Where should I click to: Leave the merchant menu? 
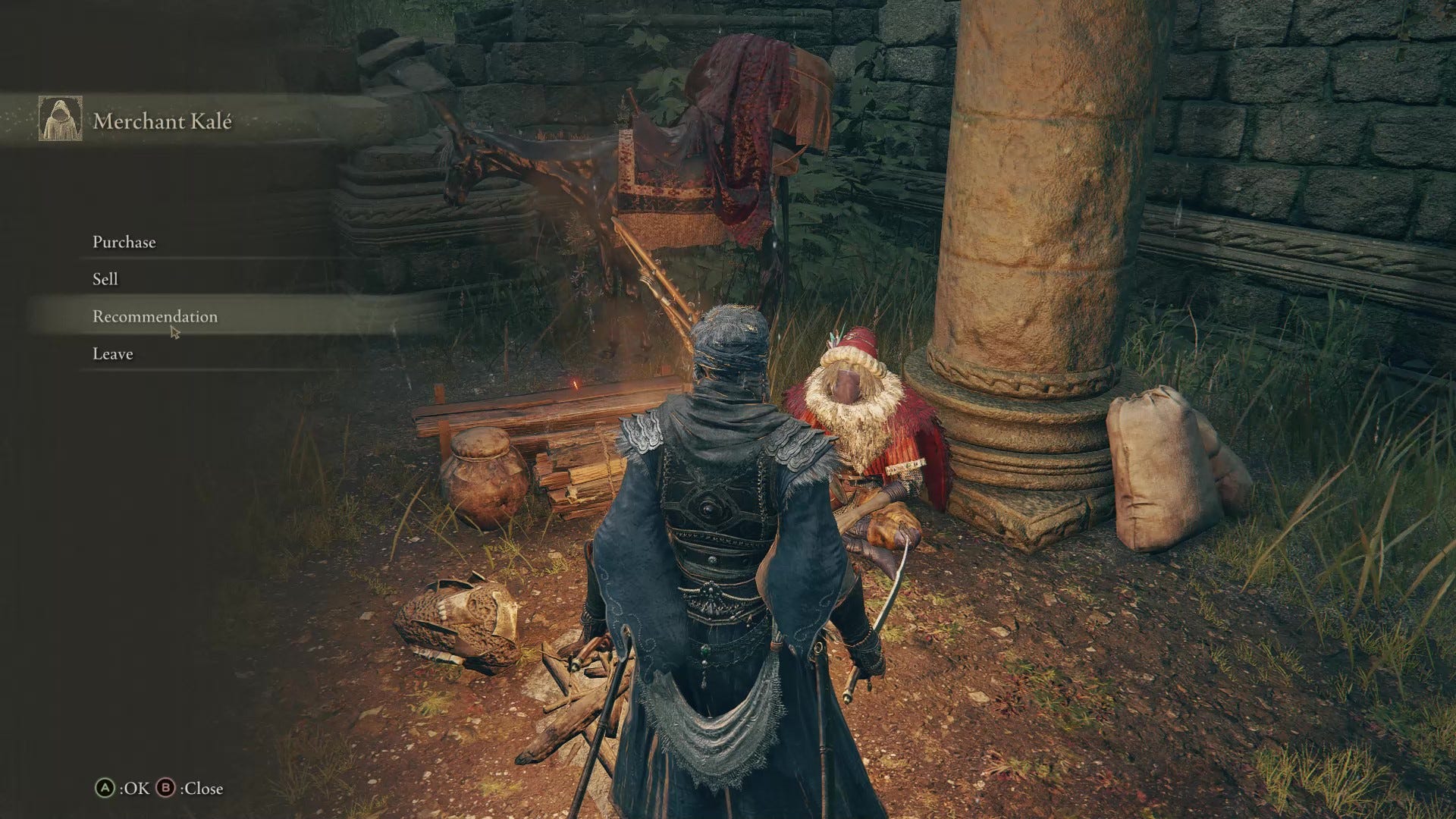point(113,353)
